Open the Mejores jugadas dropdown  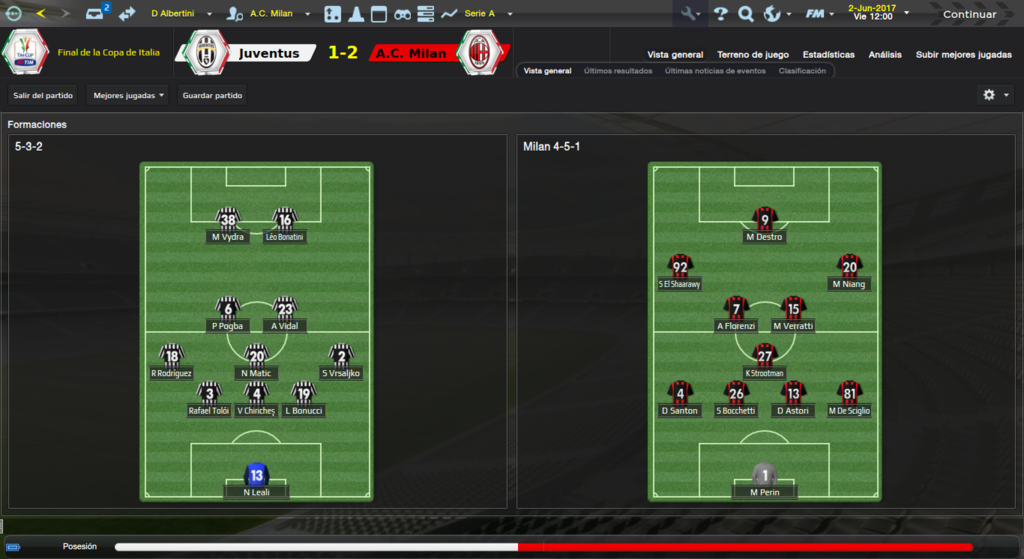(x=128, y=96)
